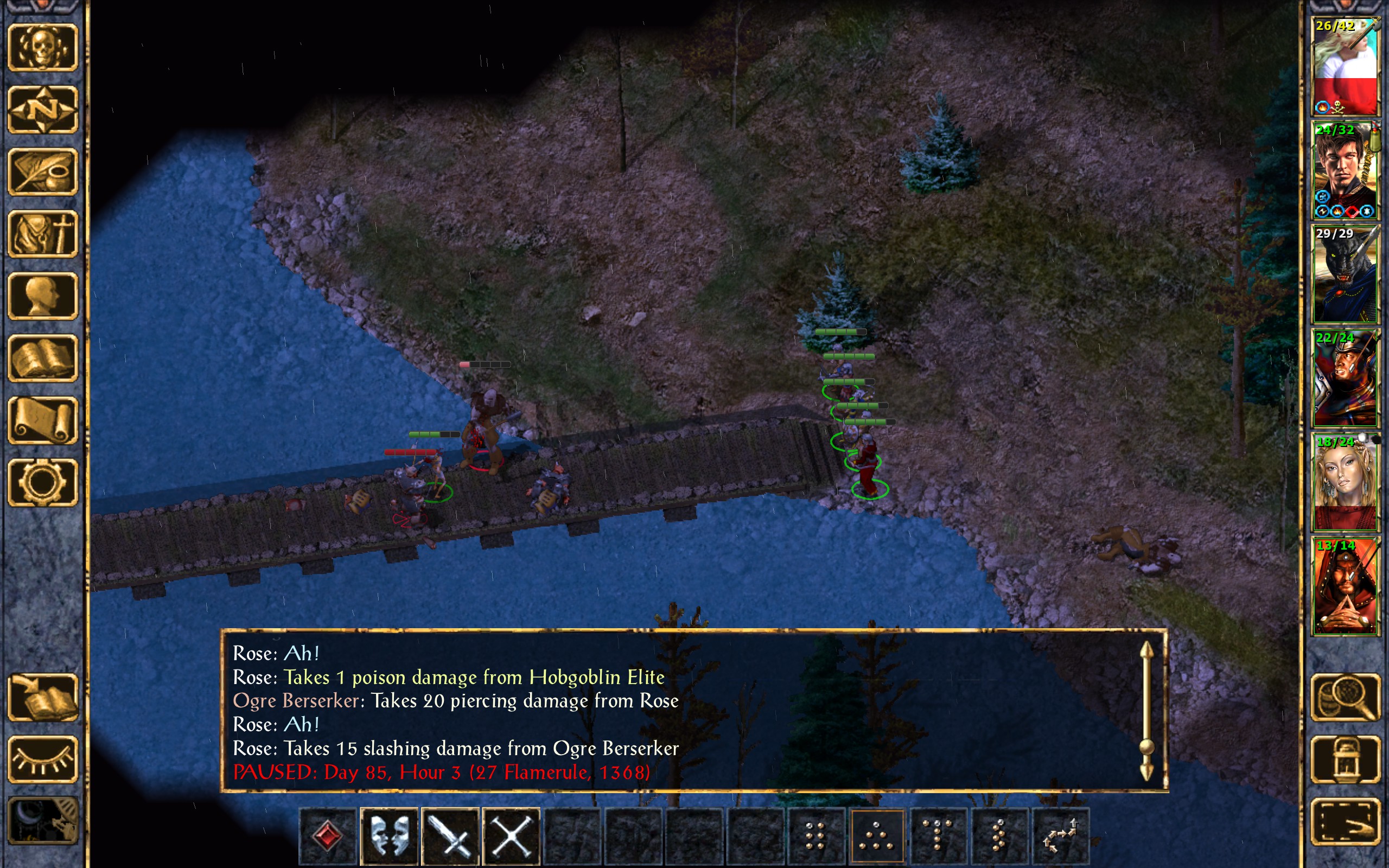Open the priest scroll button
The width and height of the screenshot is (1389, 868).
point(43,420)
